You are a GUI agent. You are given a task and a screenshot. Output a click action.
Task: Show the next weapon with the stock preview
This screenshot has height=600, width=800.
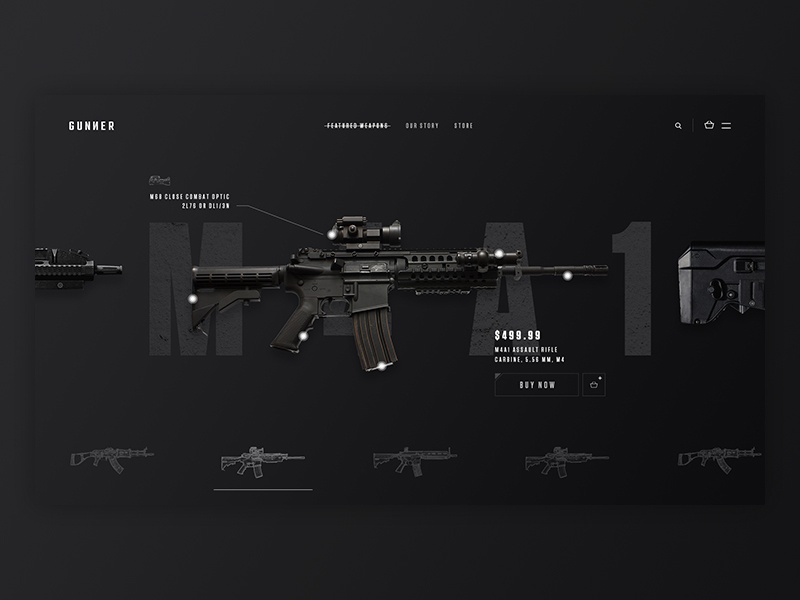point(722,283)
